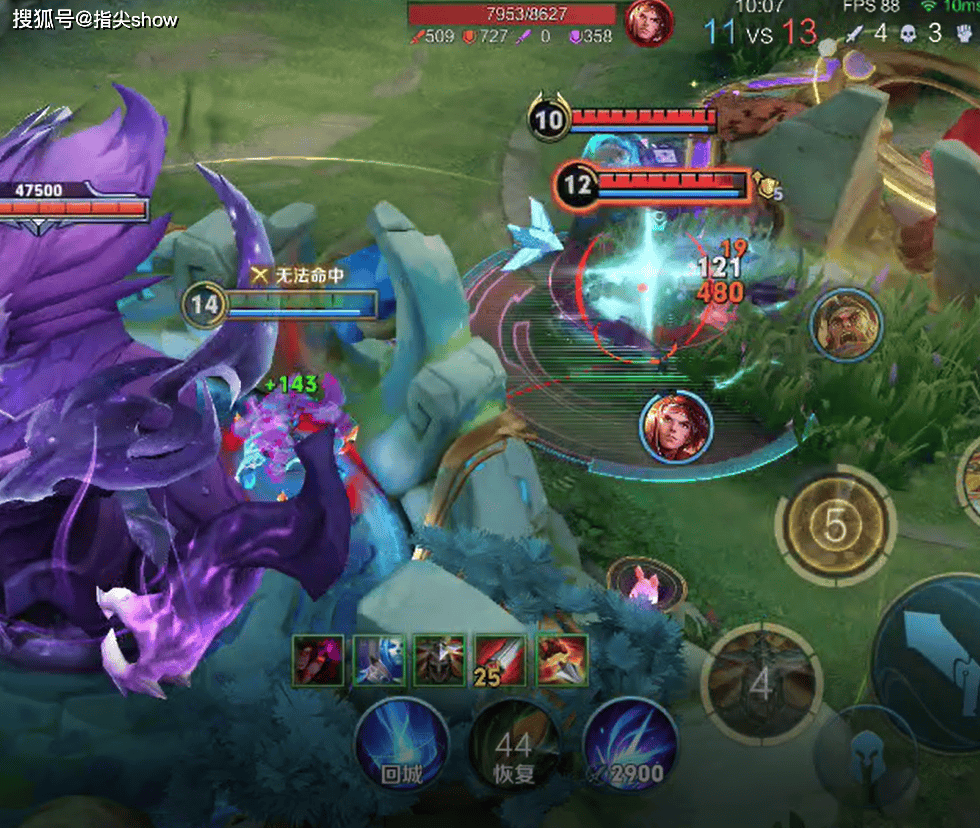Select the red sword item with 25 stack
The image size is (980, 828).
click(x=500, y=661)
